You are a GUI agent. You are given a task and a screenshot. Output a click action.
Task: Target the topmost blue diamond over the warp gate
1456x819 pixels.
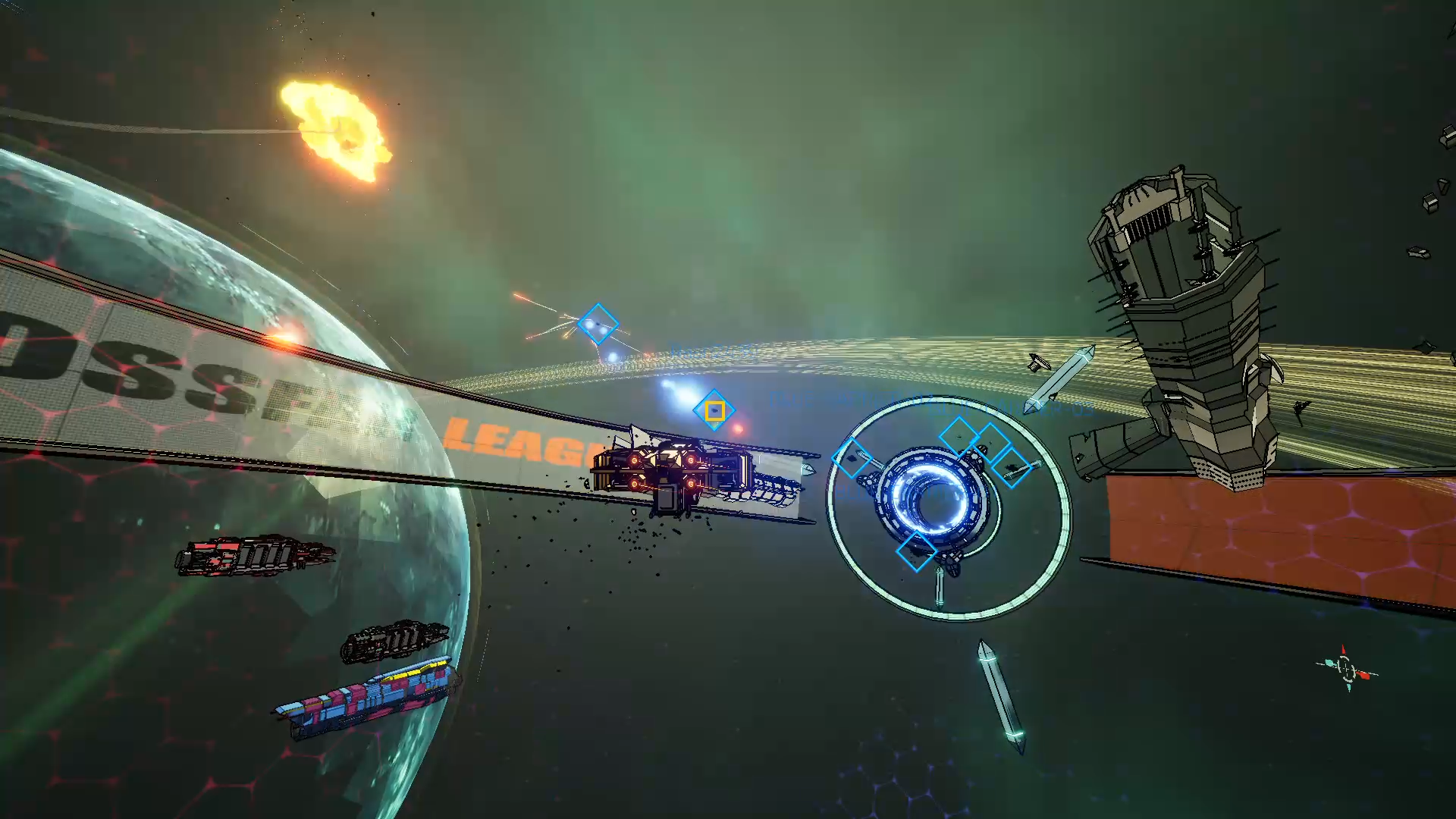tap(959, 436)
